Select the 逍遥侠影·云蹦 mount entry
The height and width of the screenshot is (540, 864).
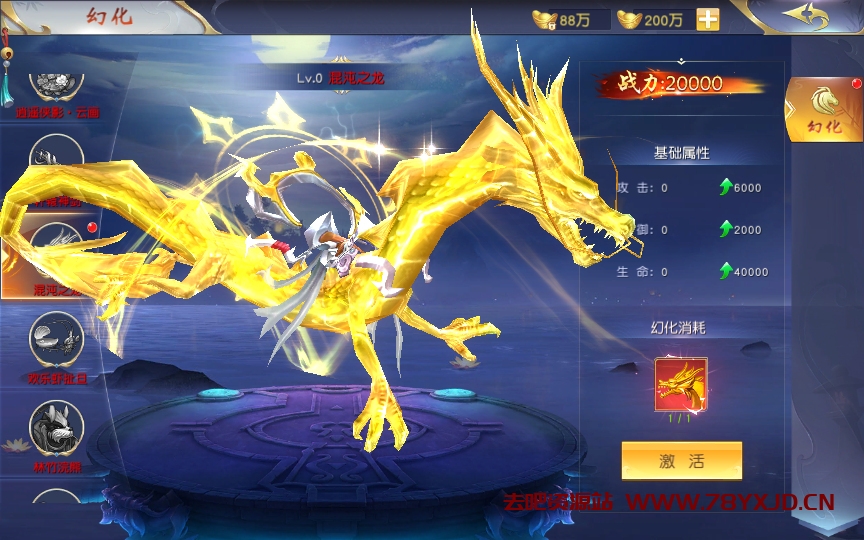[57, 88]
